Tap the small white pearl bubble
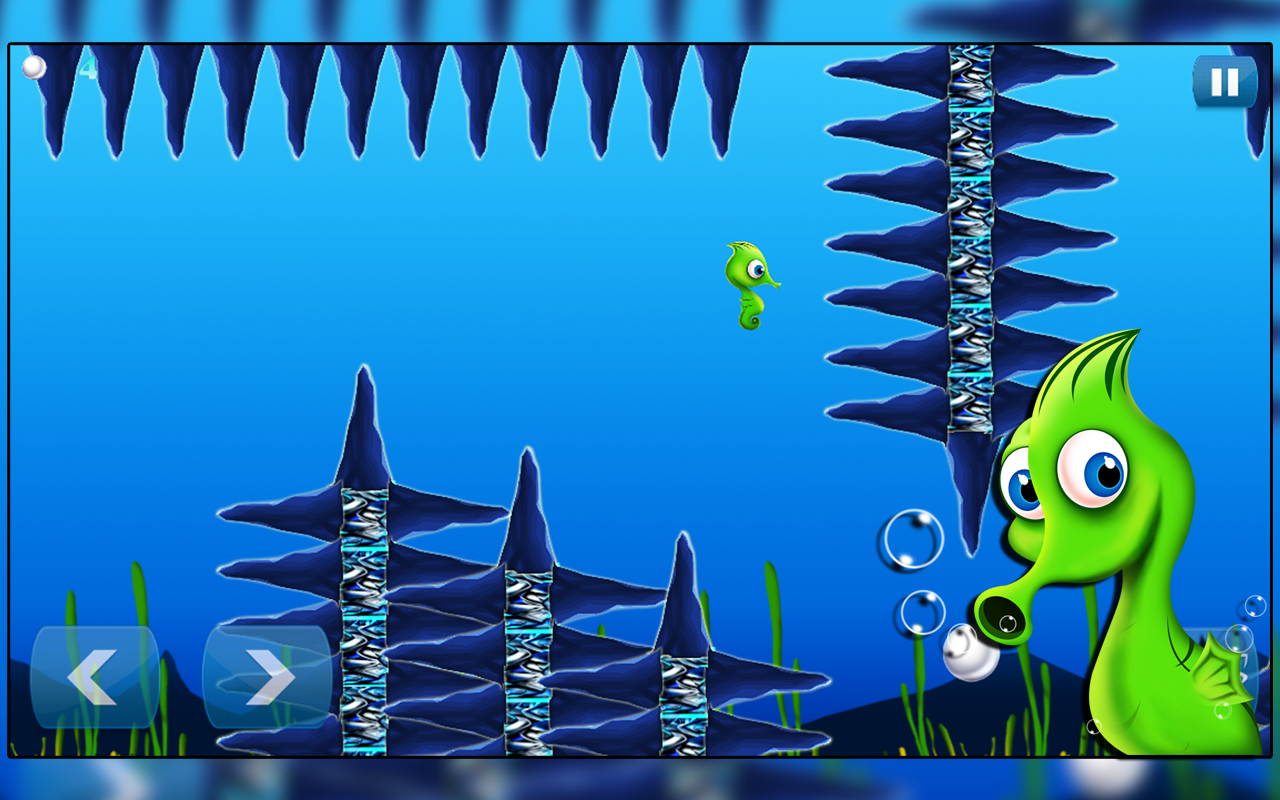Screen dimensions: 1280x800 point(967,654)
